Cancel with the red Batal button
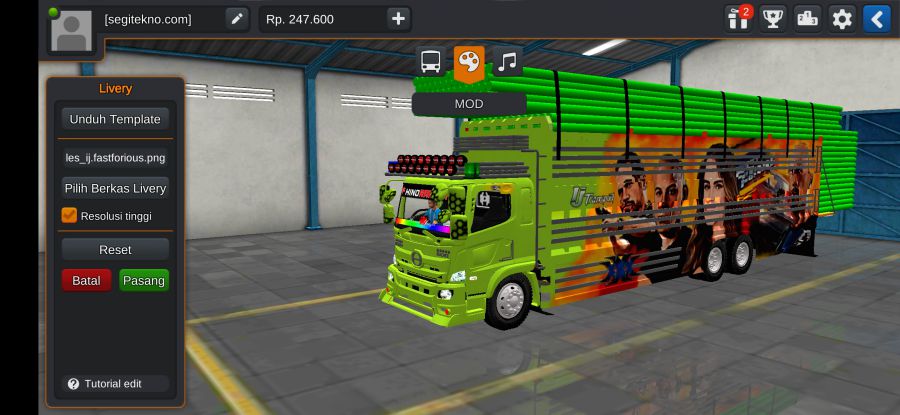Image resolution: width=900 pixels, height=415 pixels. 86,281
